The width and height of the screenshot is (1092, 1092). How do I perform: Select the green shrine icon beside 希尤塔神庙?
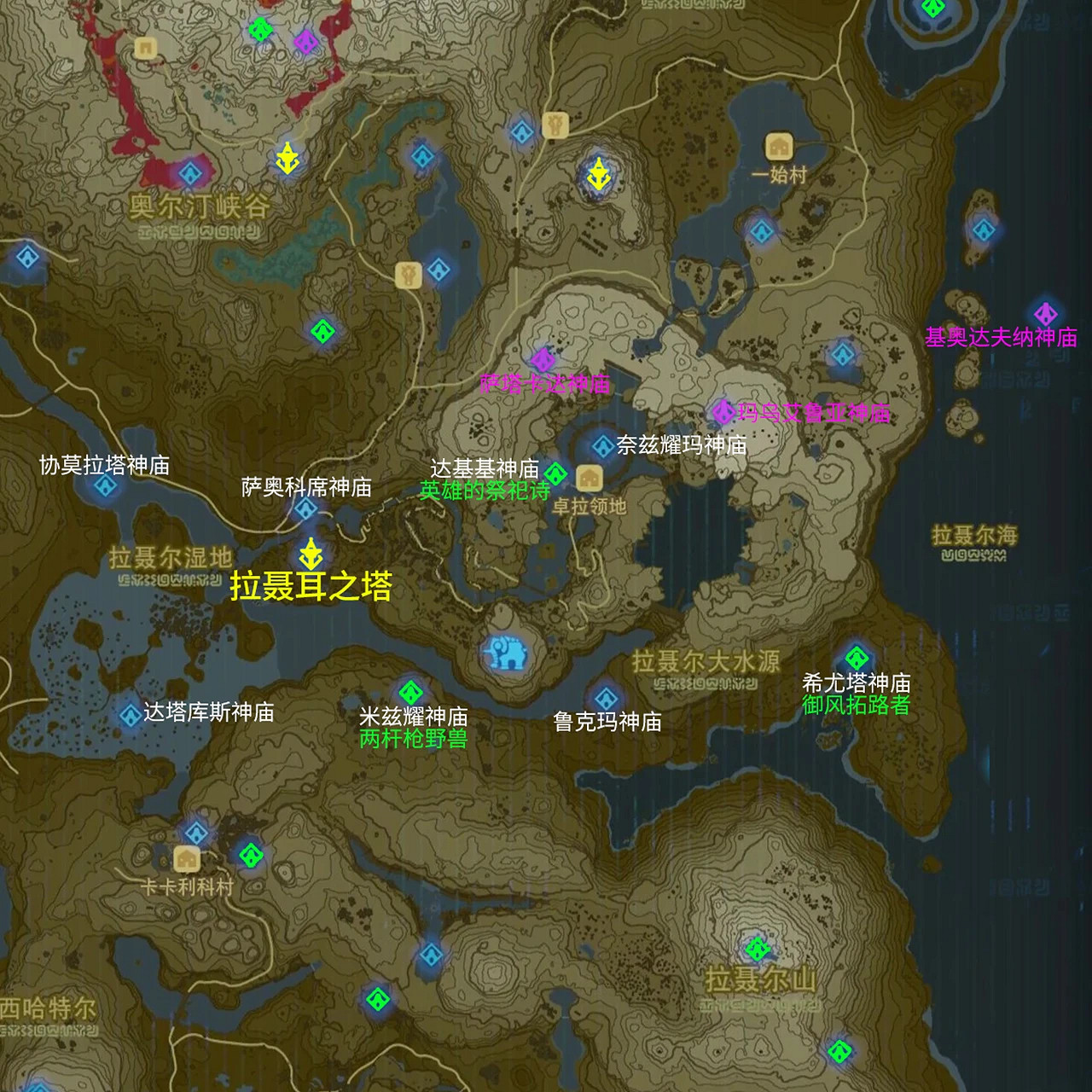pos(857,659)
